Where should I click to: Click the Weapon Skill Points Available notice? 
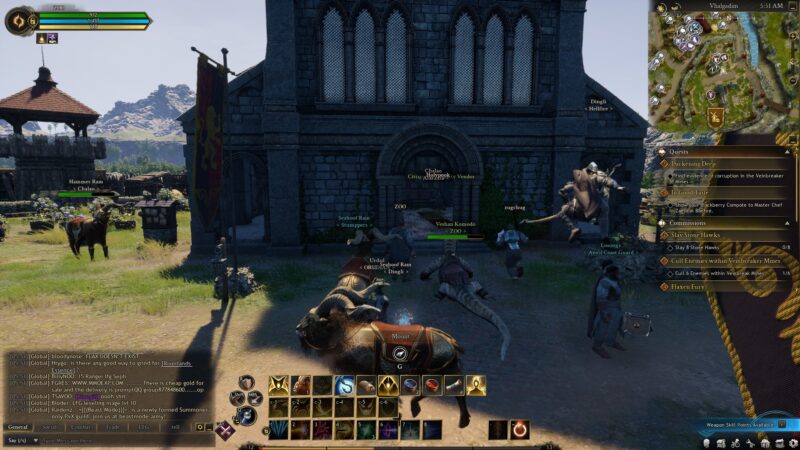click(742, 425)
